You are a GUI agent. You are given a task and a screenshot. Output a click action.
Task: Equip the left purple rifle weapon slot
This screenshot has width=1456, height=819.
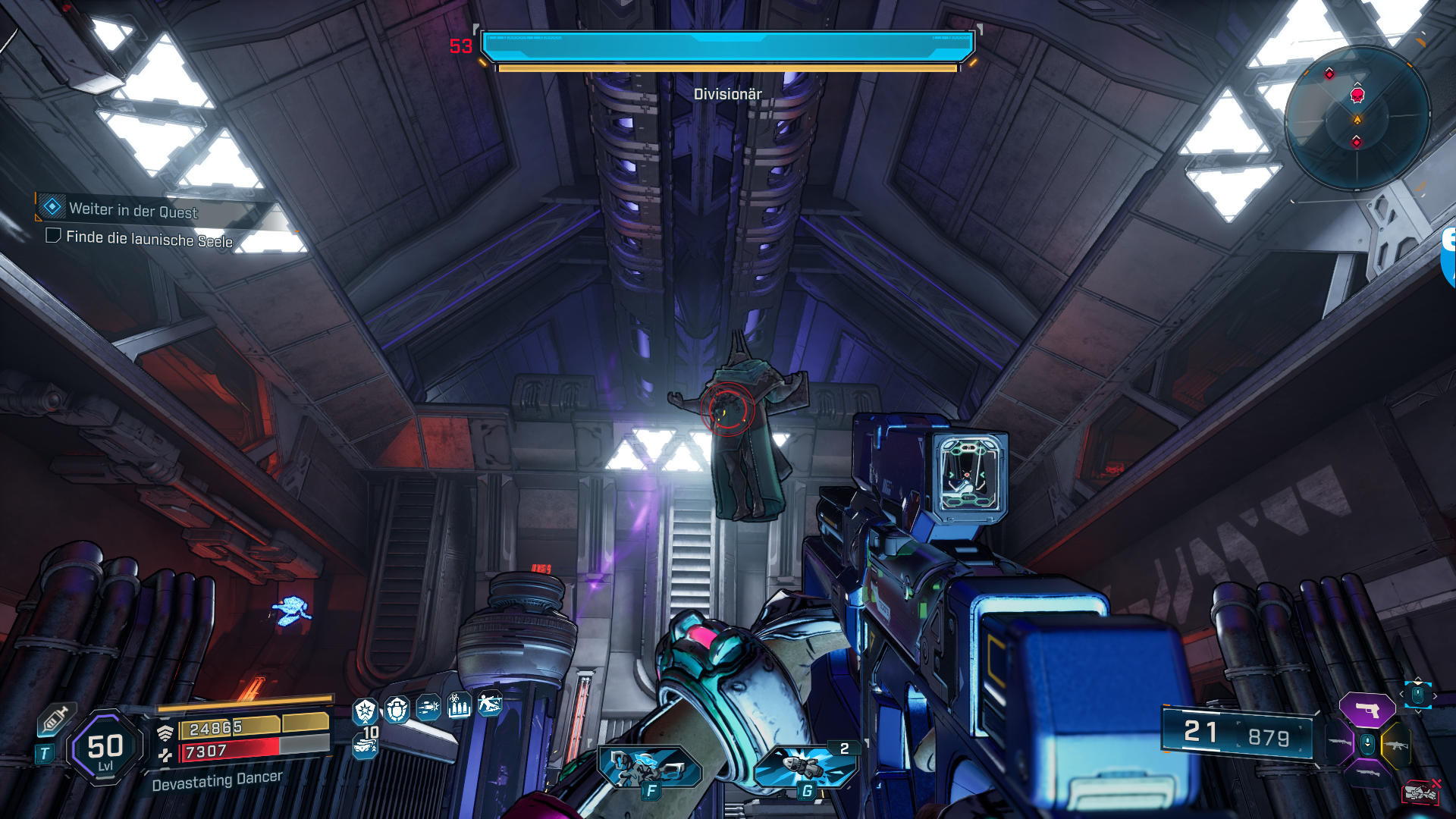[x=1339, y=742]
